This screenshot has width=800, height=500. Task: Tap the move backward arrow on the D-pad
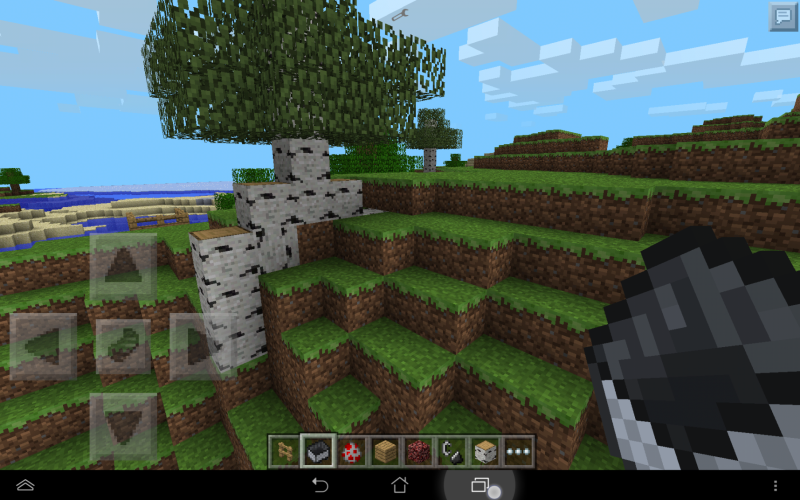click(123, 426)
